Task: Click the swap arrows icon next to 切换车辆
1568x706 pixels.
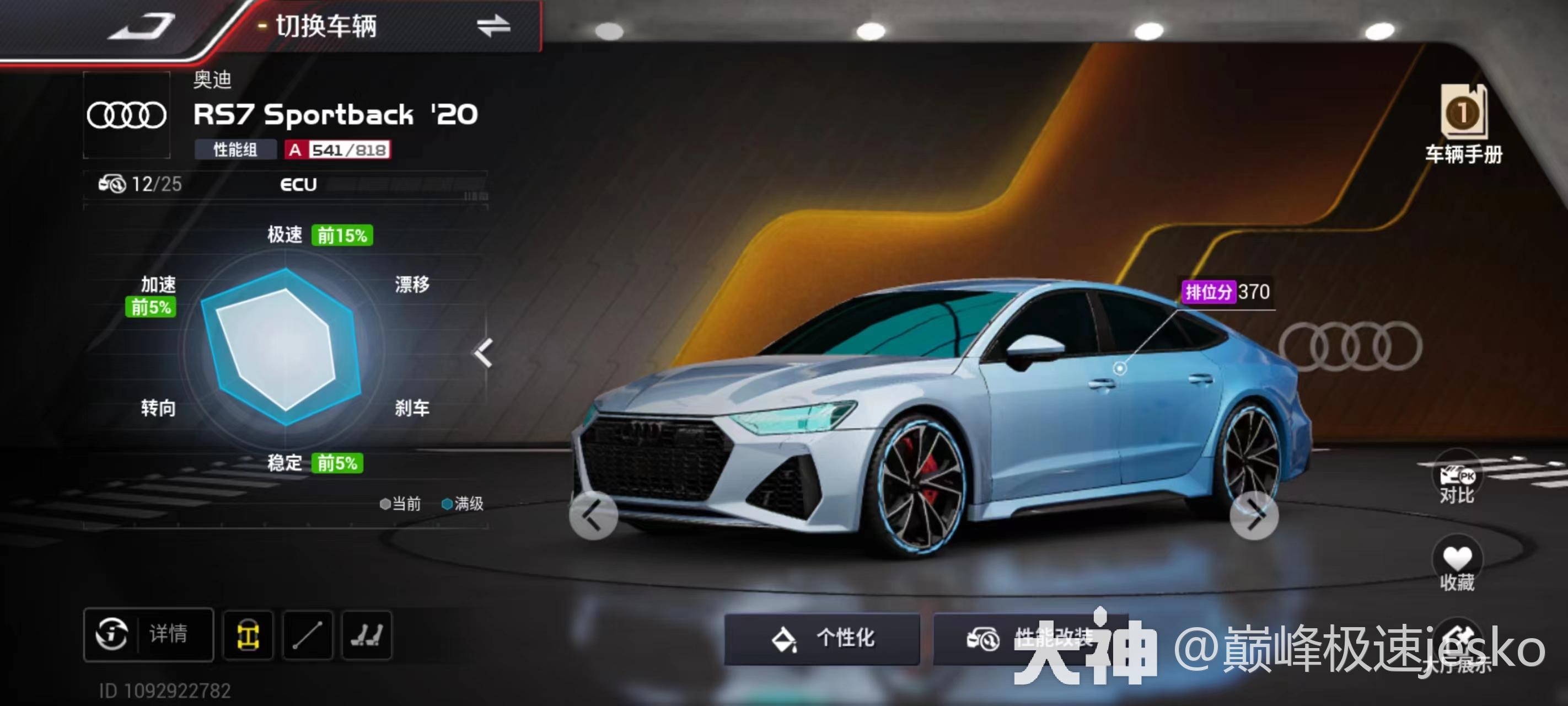Action: tap(494, 25)
